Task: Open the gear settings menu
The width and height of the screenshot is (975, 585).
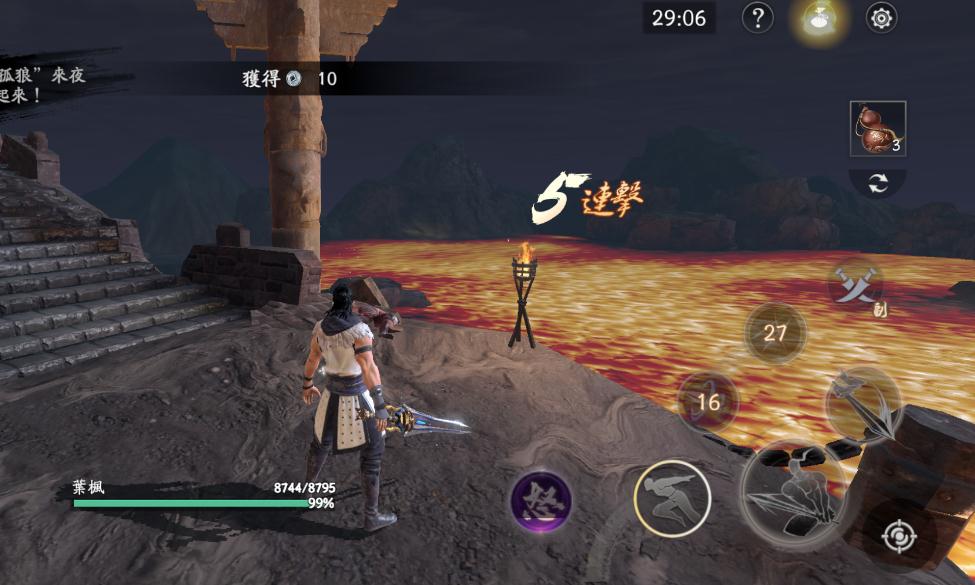Action: pyautogui.click(x=881, y=18)
